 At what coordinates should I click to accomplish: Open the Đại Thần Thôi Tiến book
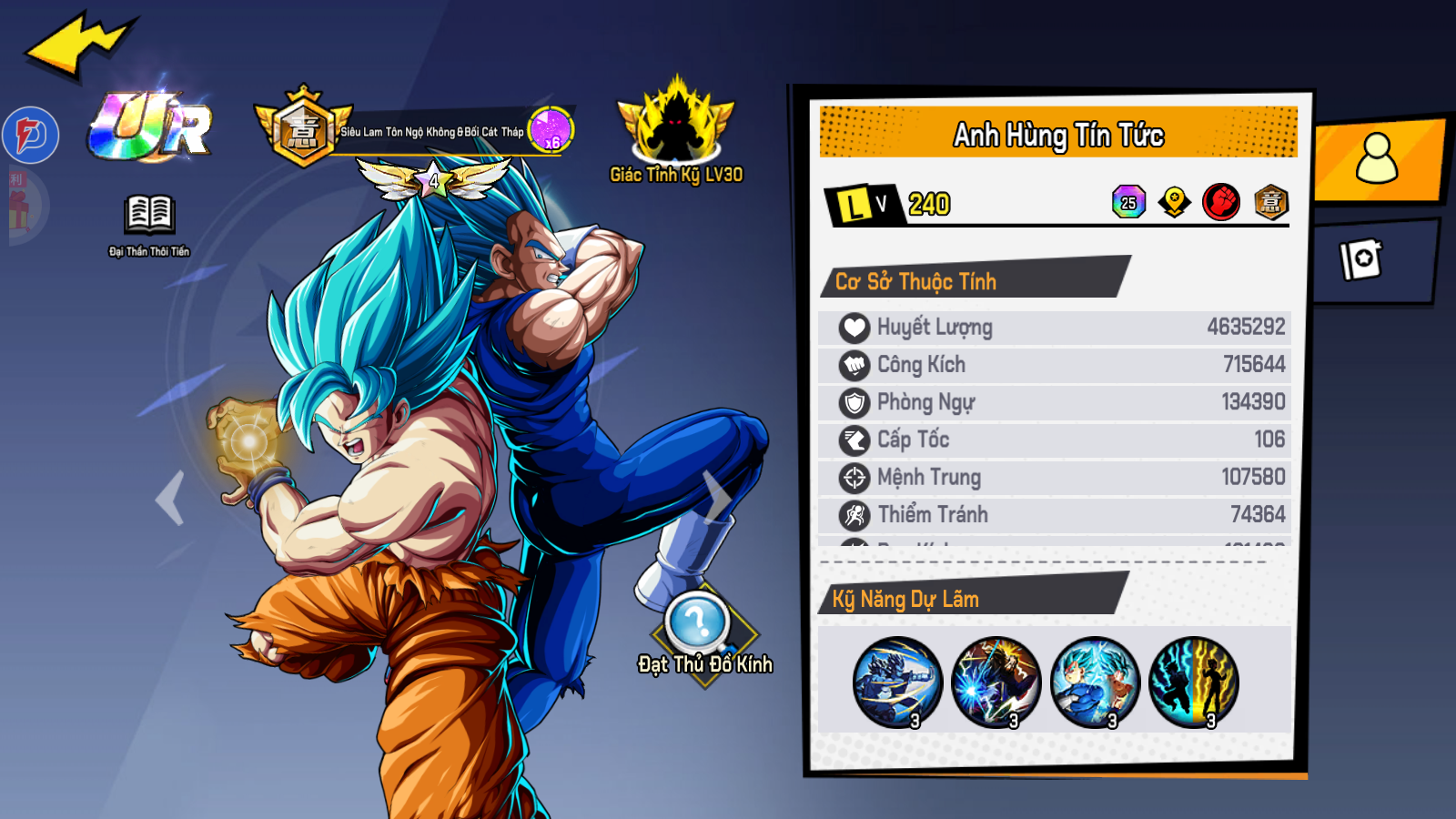[x=149, y=217]
